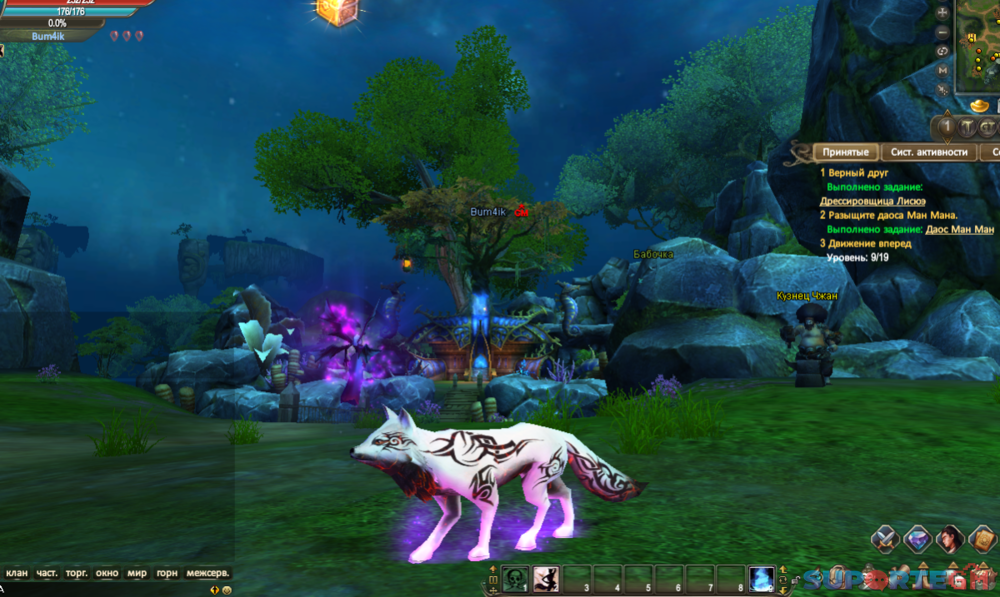Open the glowing golden chest reward icon
The width and height of the screenshot is (1000, 597).
pyautogui.click(x=331, y=10)
